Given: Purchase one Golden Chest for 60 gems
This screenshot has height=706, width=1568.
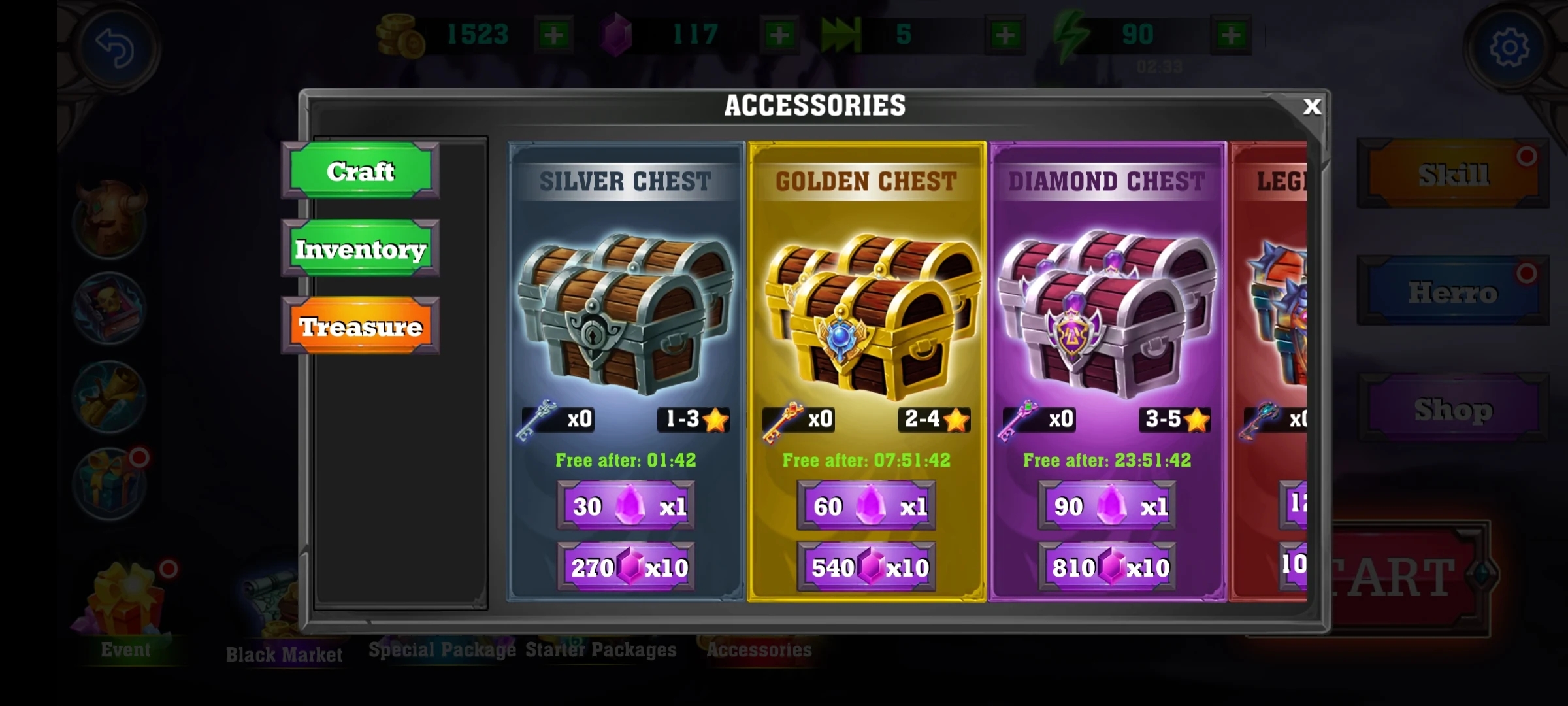Looking at the screenshot, I should [x=866, y=506].
